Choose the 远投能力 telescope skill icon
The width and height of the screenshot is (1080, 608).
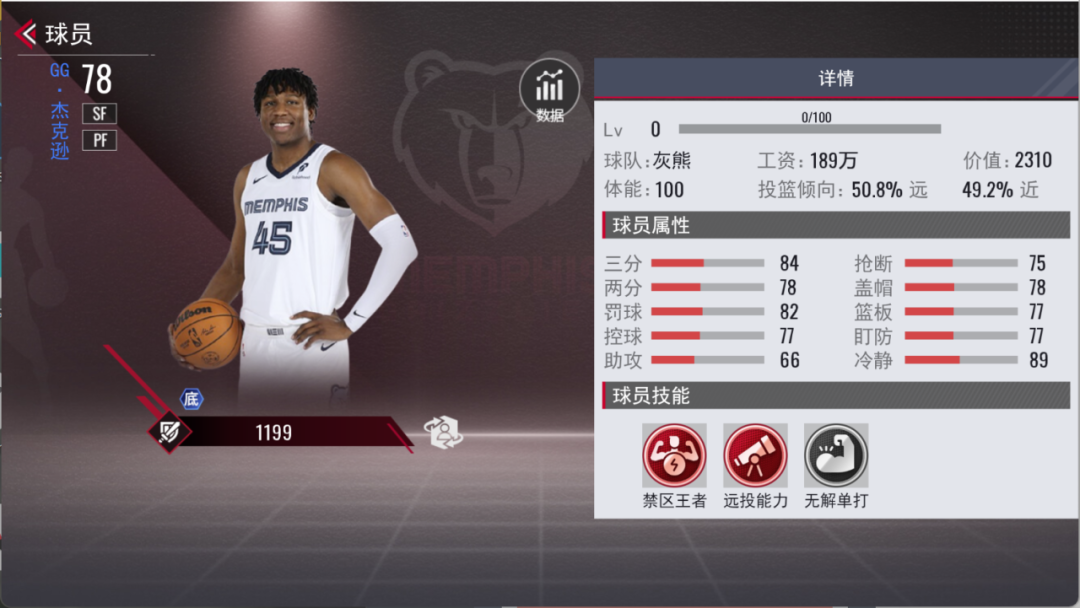755,456
